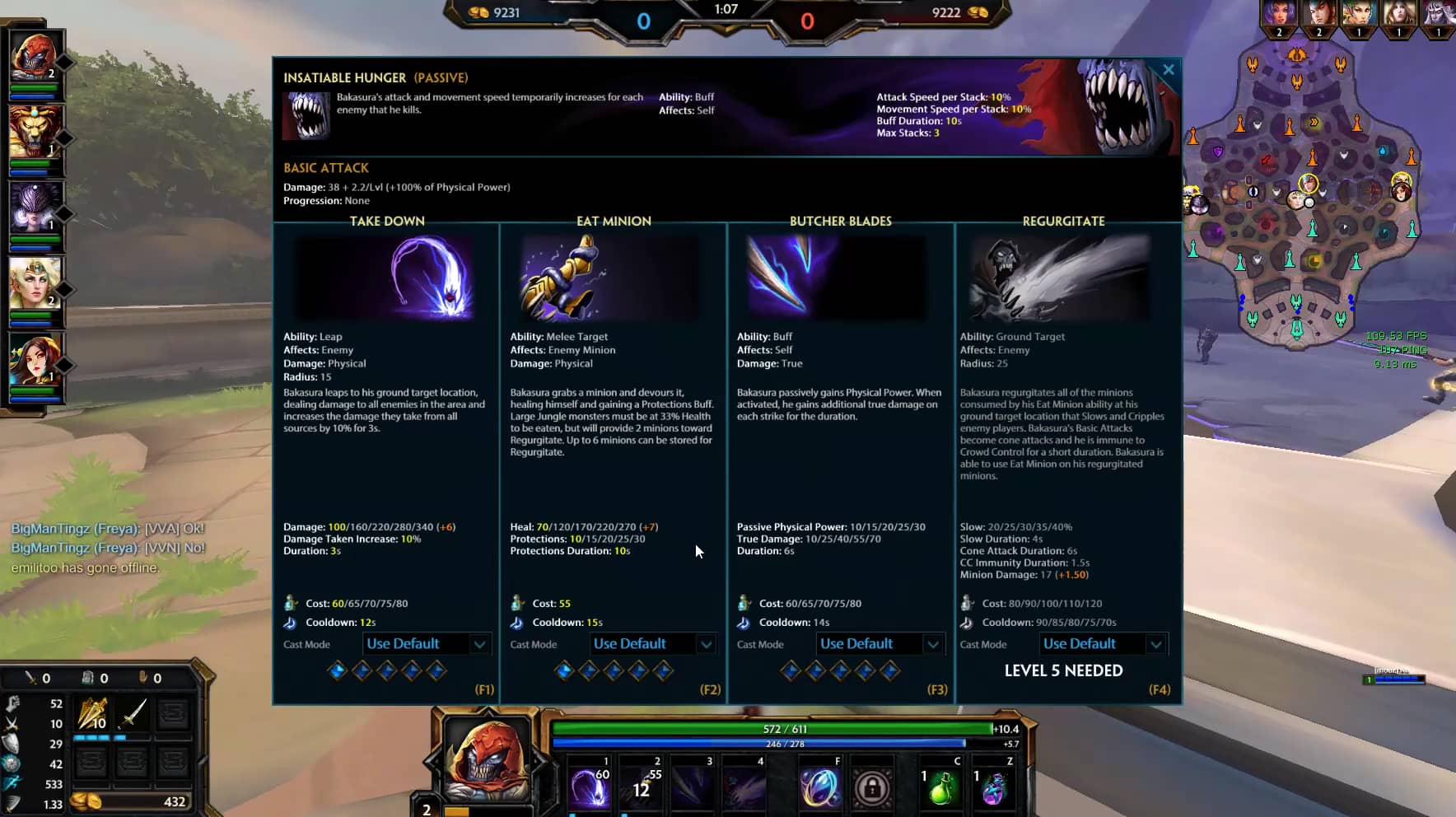The height and width of the screenshot is (817, 1456).
Task: Activate the blue relic in slot F
Action: pyautogui.click(x=819, y=787)
